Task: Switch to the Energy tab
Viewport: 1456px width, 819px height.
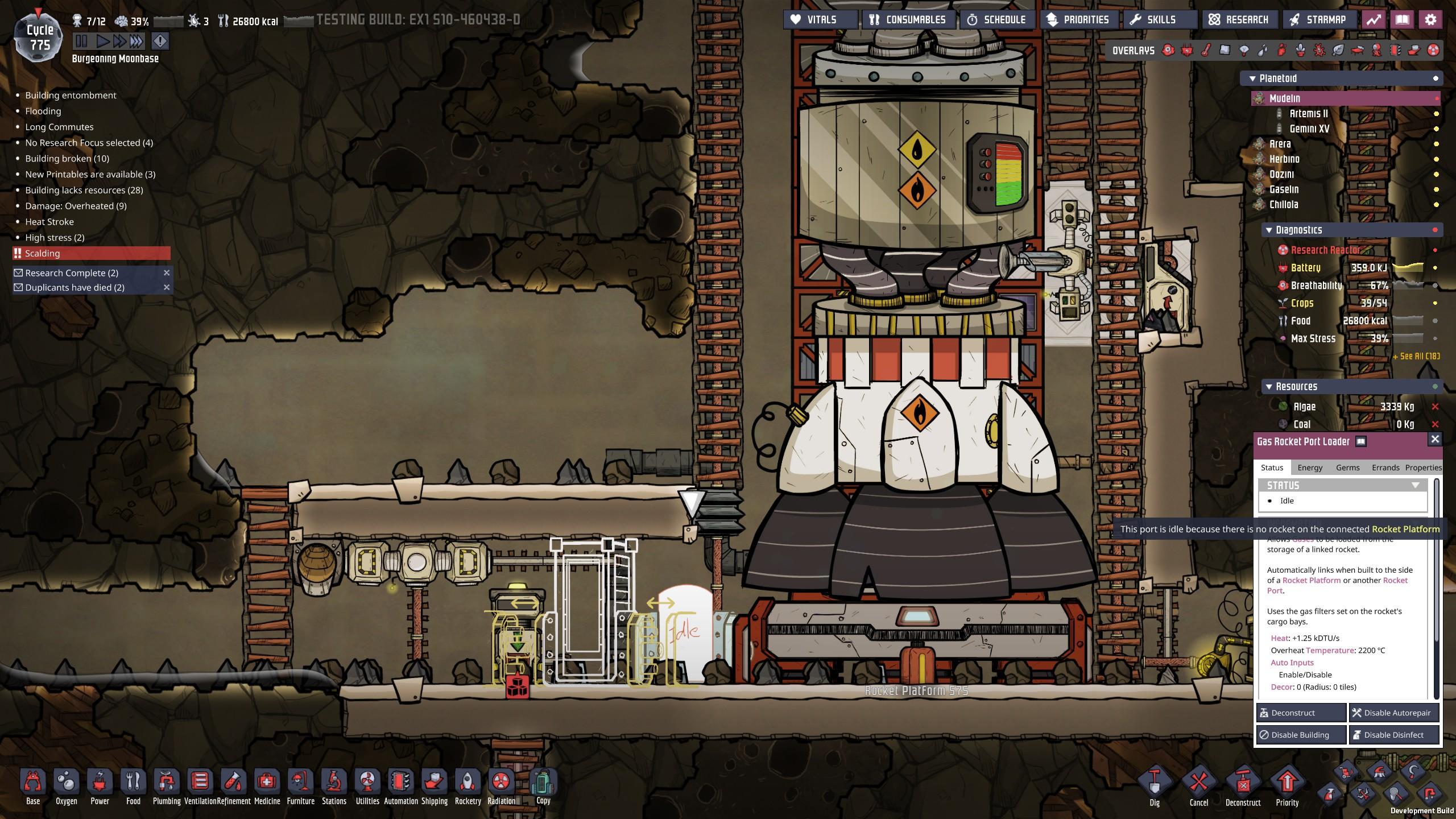Action: pyautogui.click(x=1310, y=468)
